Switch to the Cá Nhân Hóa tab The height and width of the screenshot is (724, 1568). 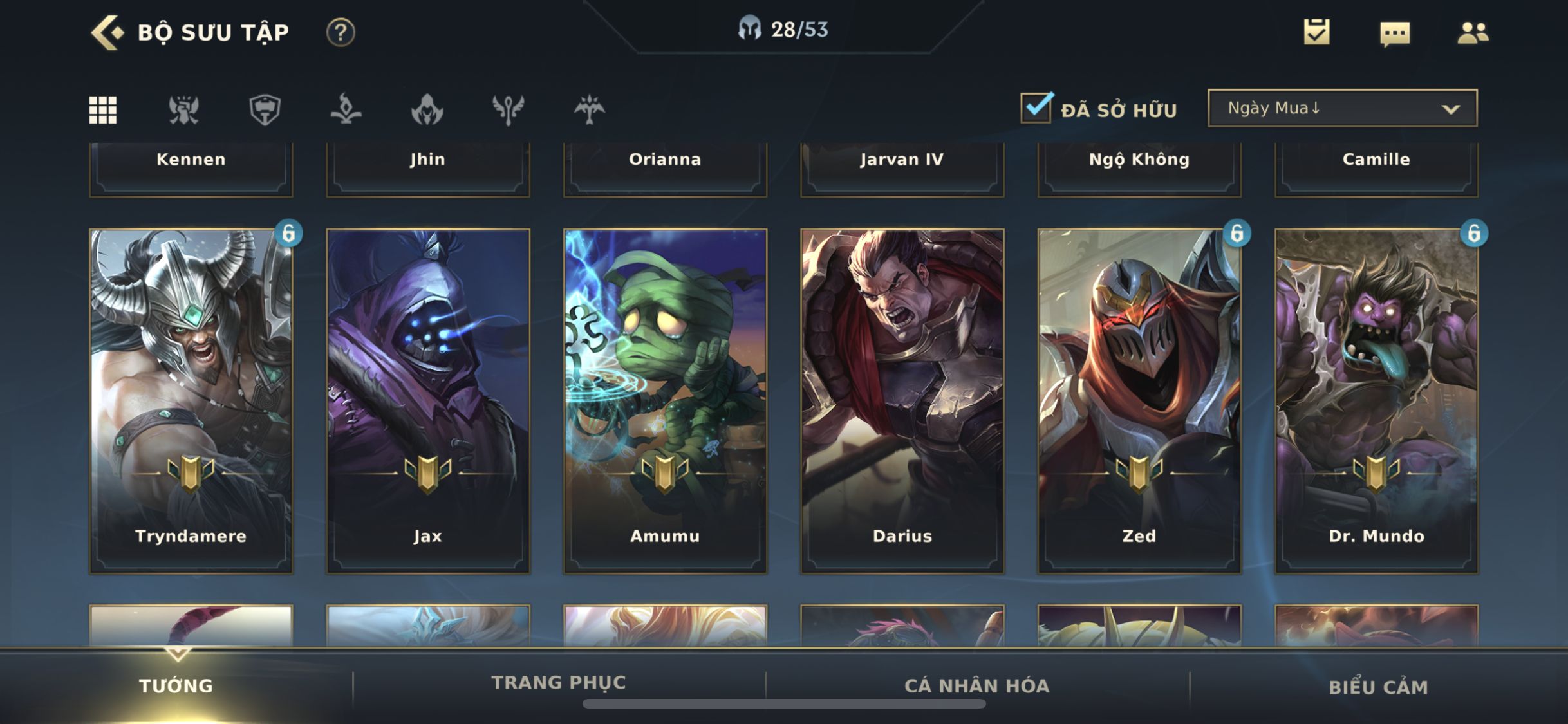[x=976, y=685]
